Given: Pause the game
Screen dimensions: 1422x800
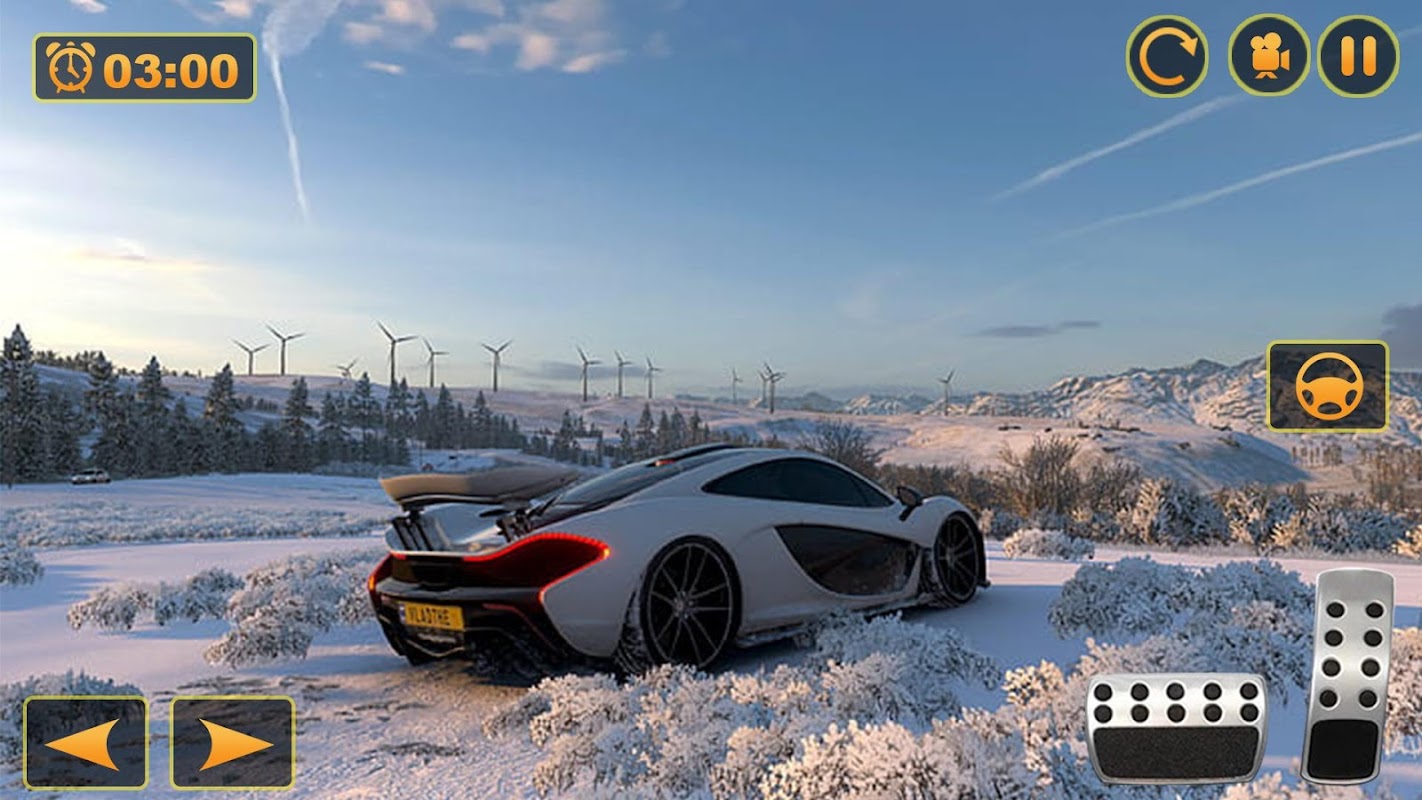Looking at the screenshot, I should [1357, 56].
